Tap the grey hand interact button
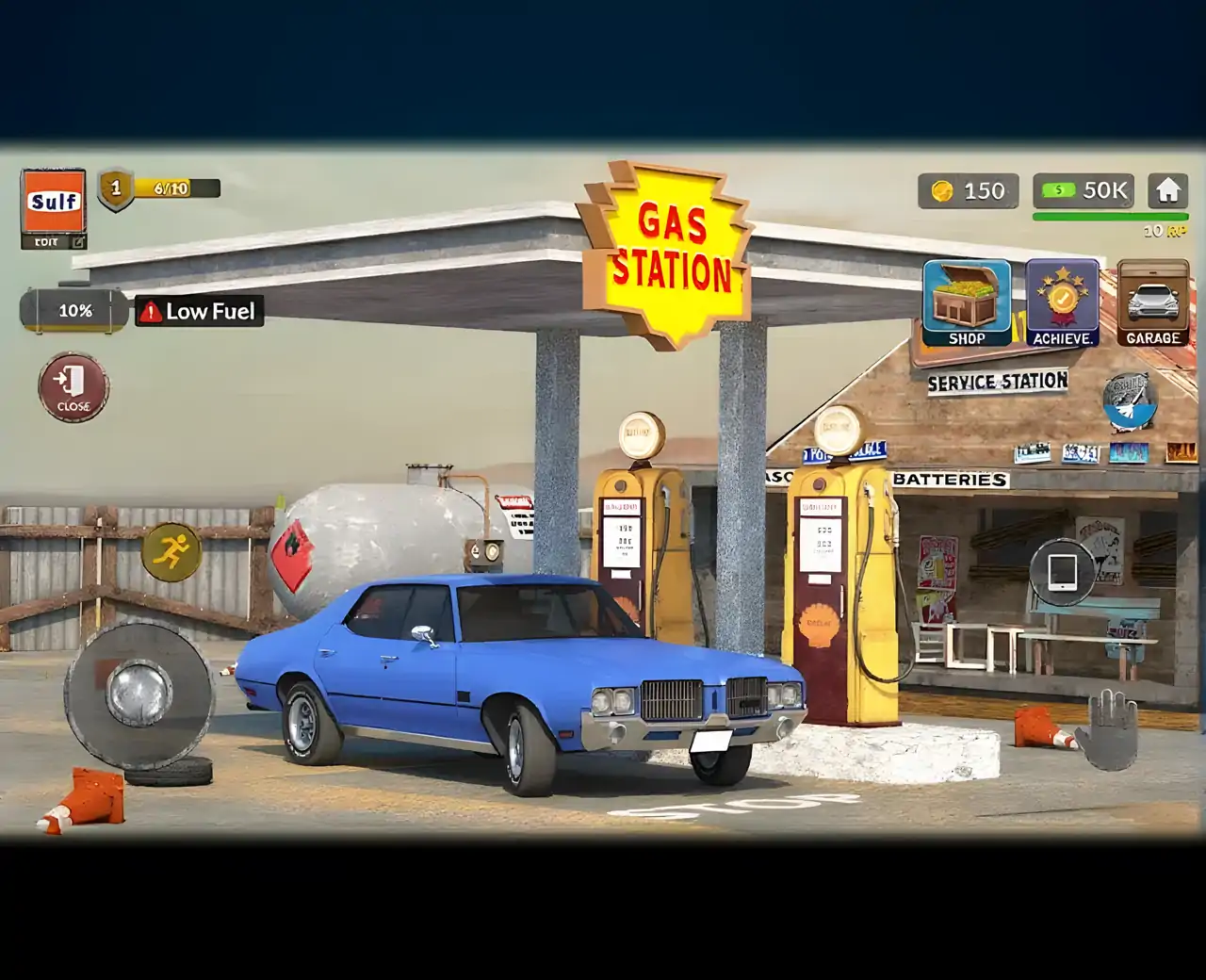 1108,729
